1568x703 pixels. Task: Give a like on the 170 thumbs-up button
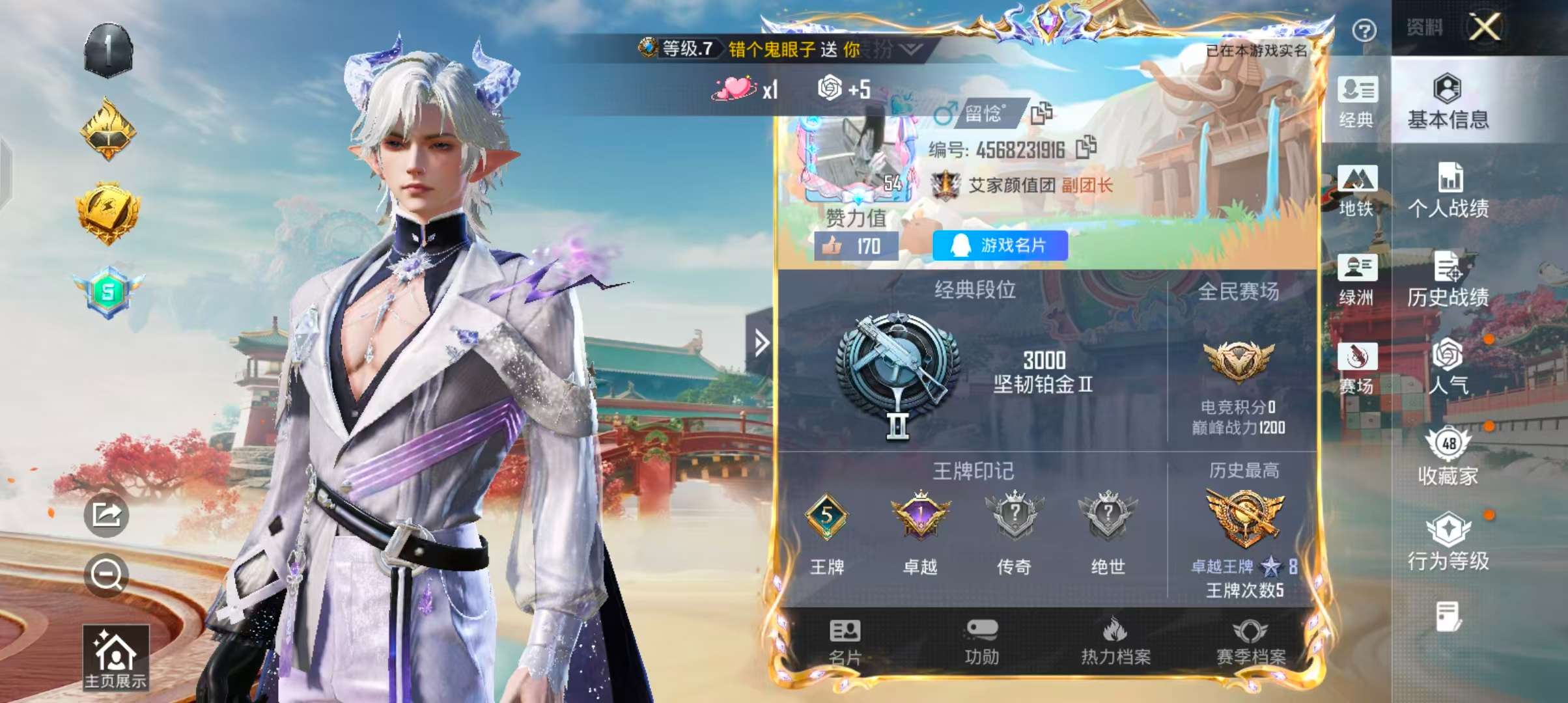pos(856,246)
